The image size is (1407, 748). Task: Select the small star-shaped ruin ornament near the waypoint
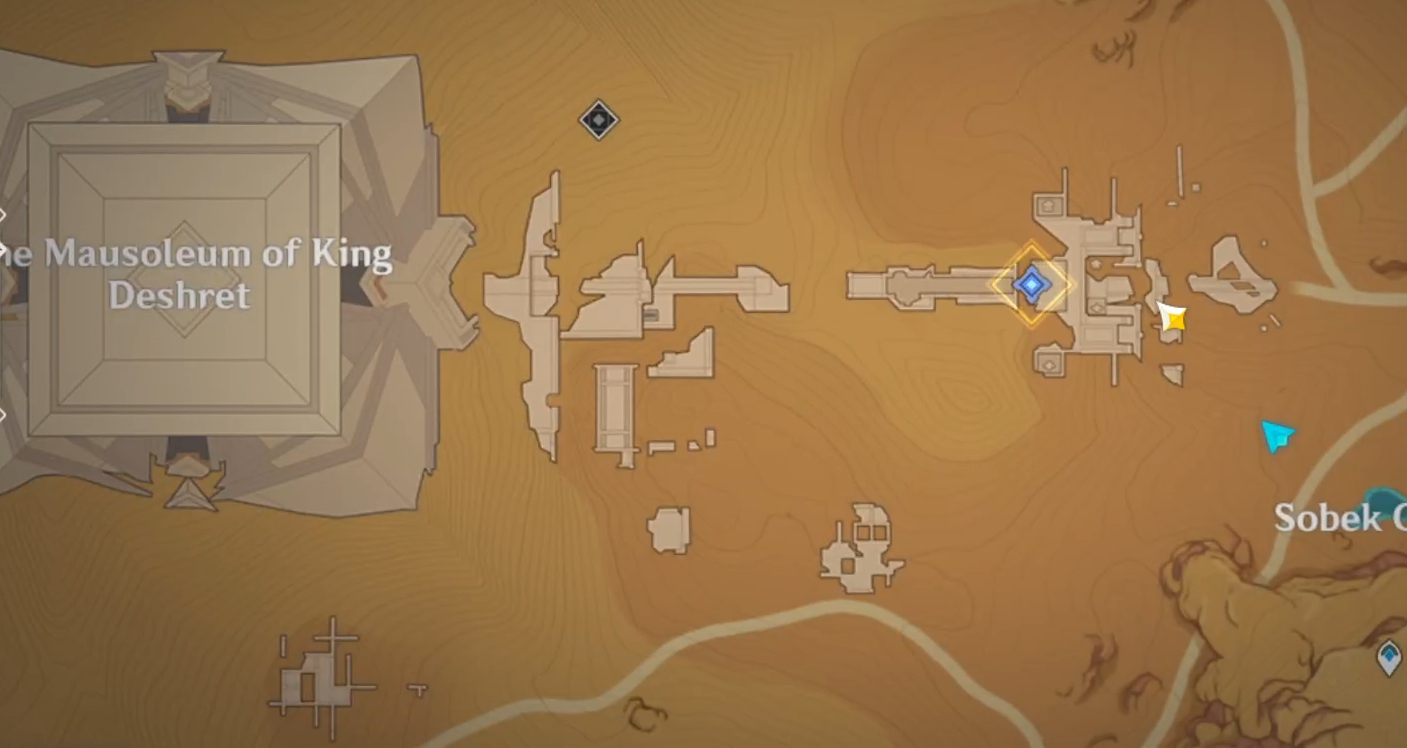[x=1095, y=265]
